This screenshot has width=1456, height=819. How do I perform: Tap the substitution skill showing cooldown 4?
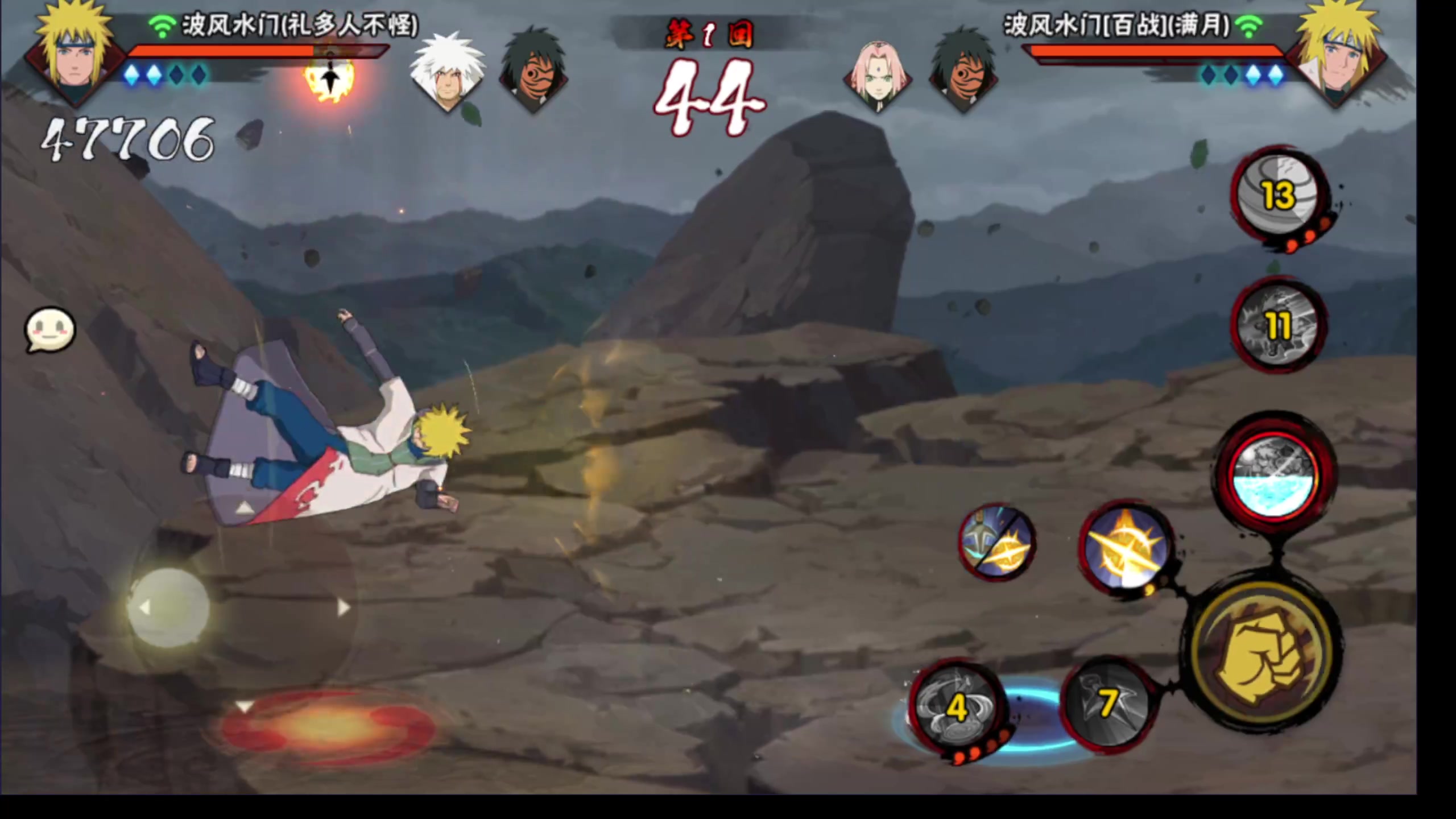click(955, 708)
